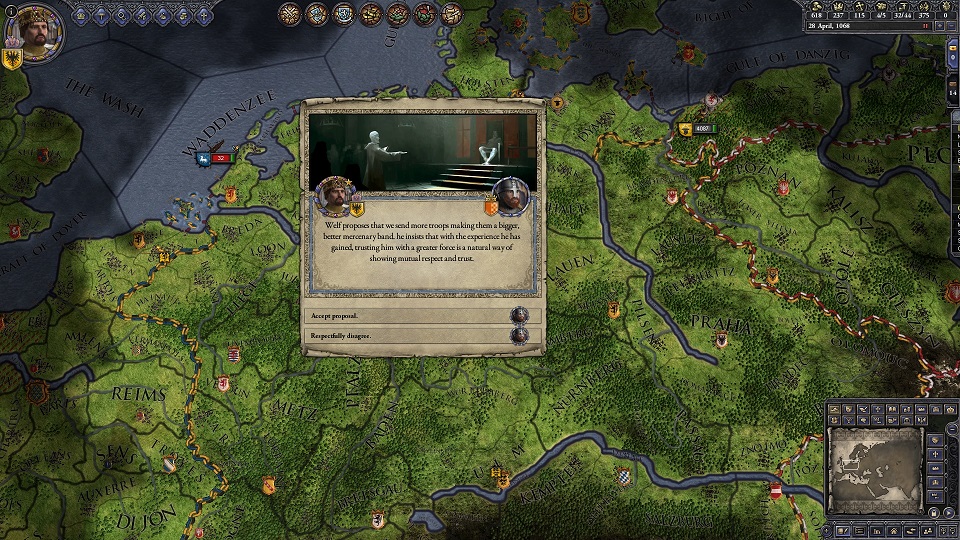960x540 pixels.
Task: Click the 4087 army counter on the map
Action: [x=700, y=129]
